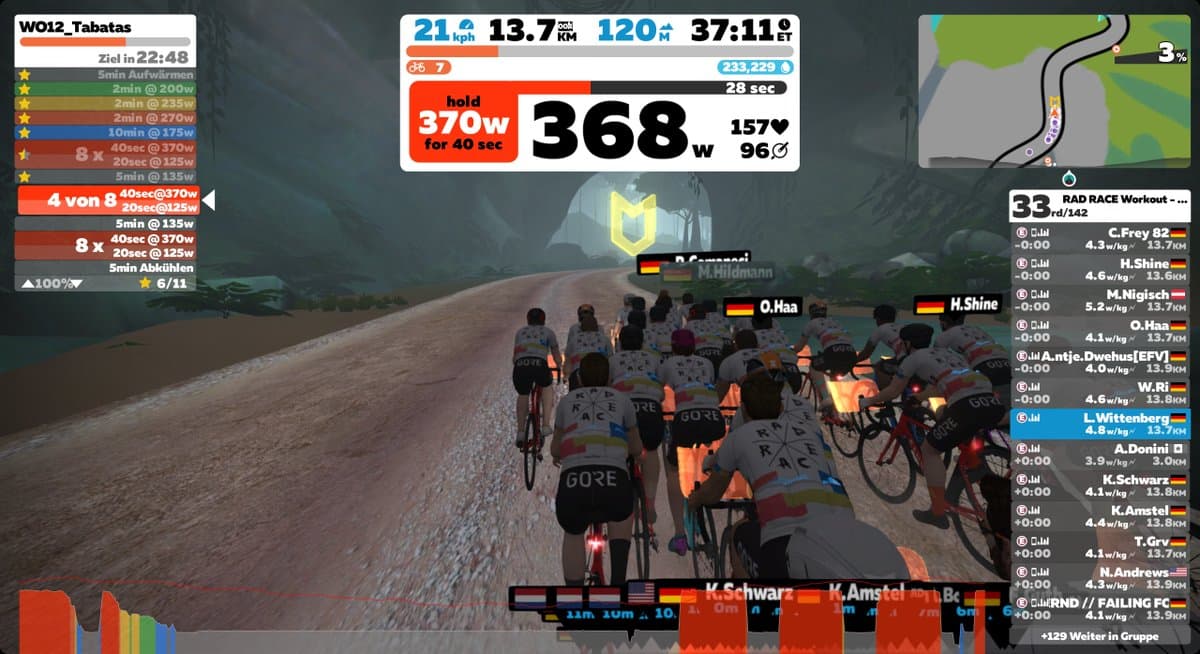1200x654 pixels.
Task: Select rider M.Nigisch in the rider list
Action: 1099,300
